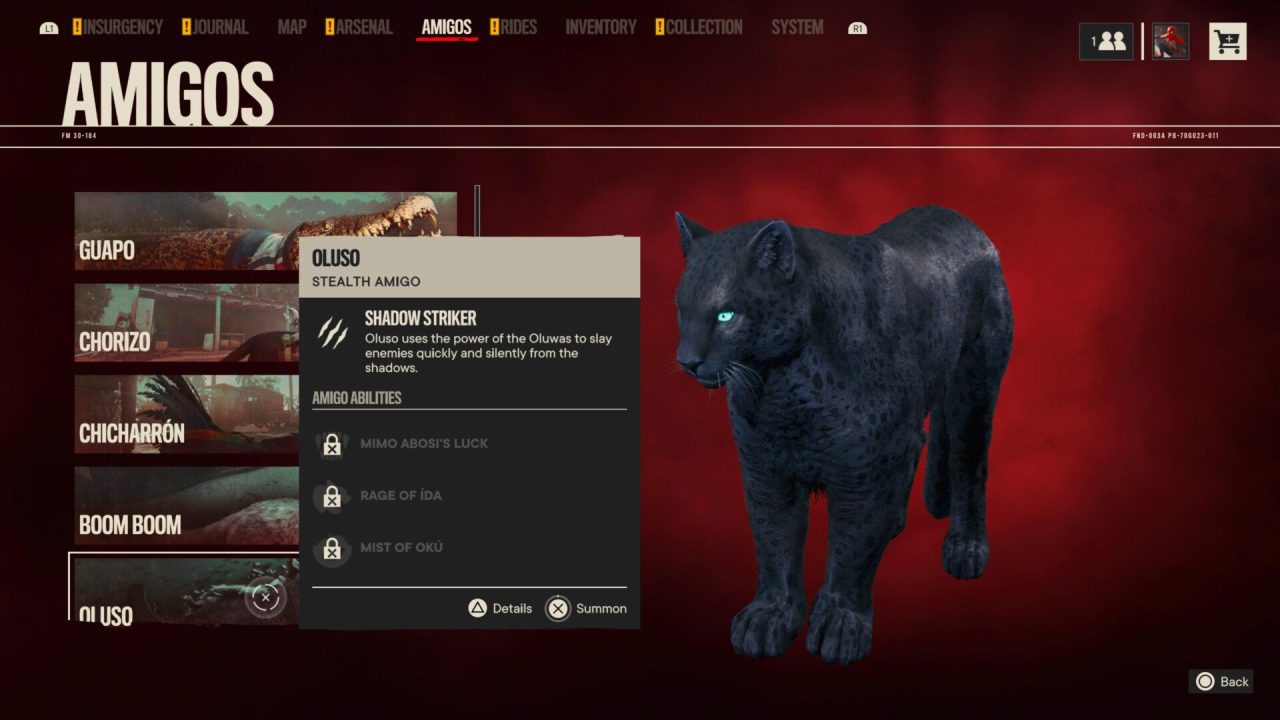The width and height of the screenshot is (1280, 720).
Task: Click the lock icon on Mist of Okú
Action: pos(332,548)
